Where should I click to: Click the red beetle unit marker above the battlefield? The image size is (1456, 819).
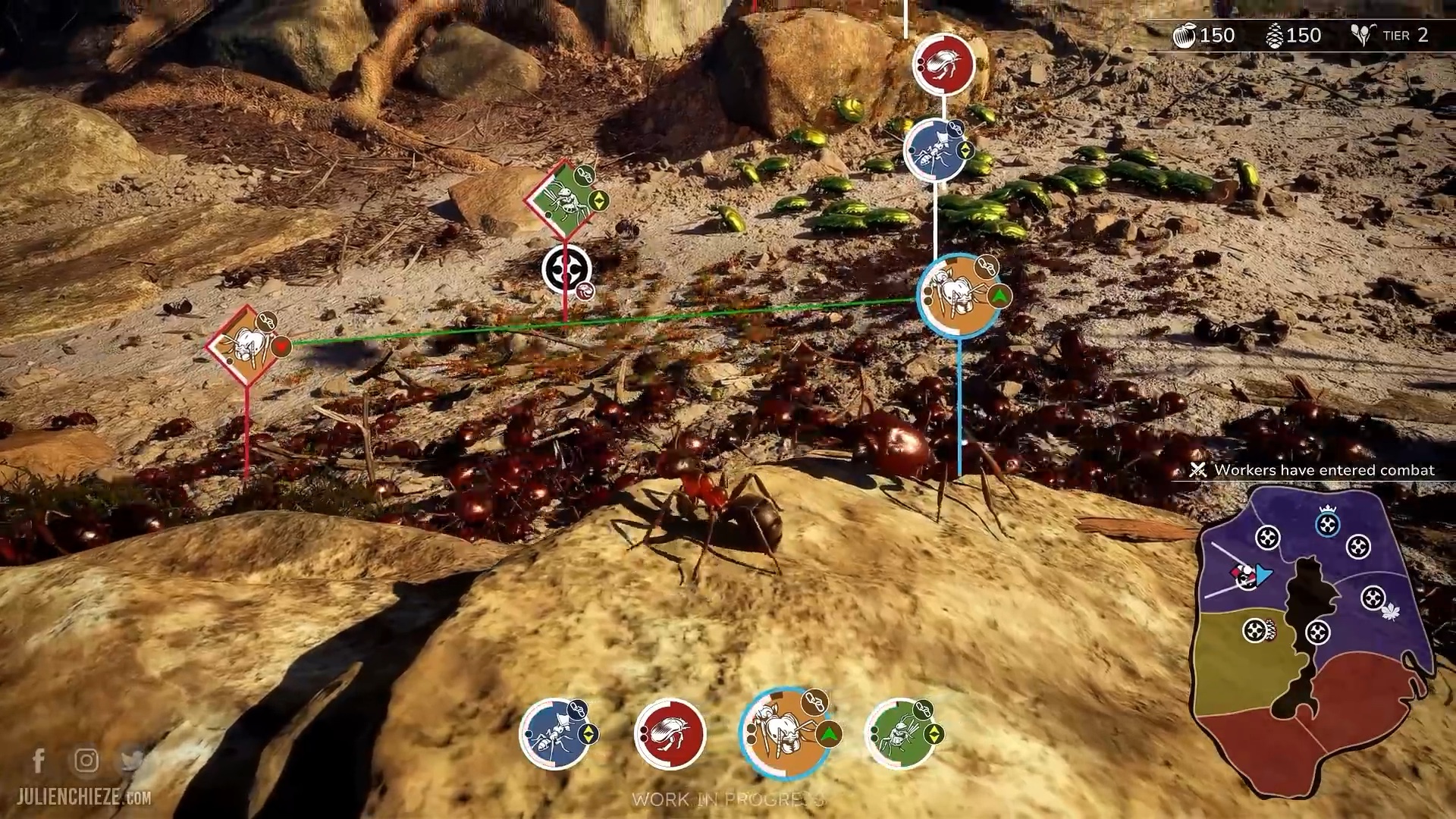click(x=943, y=64)
